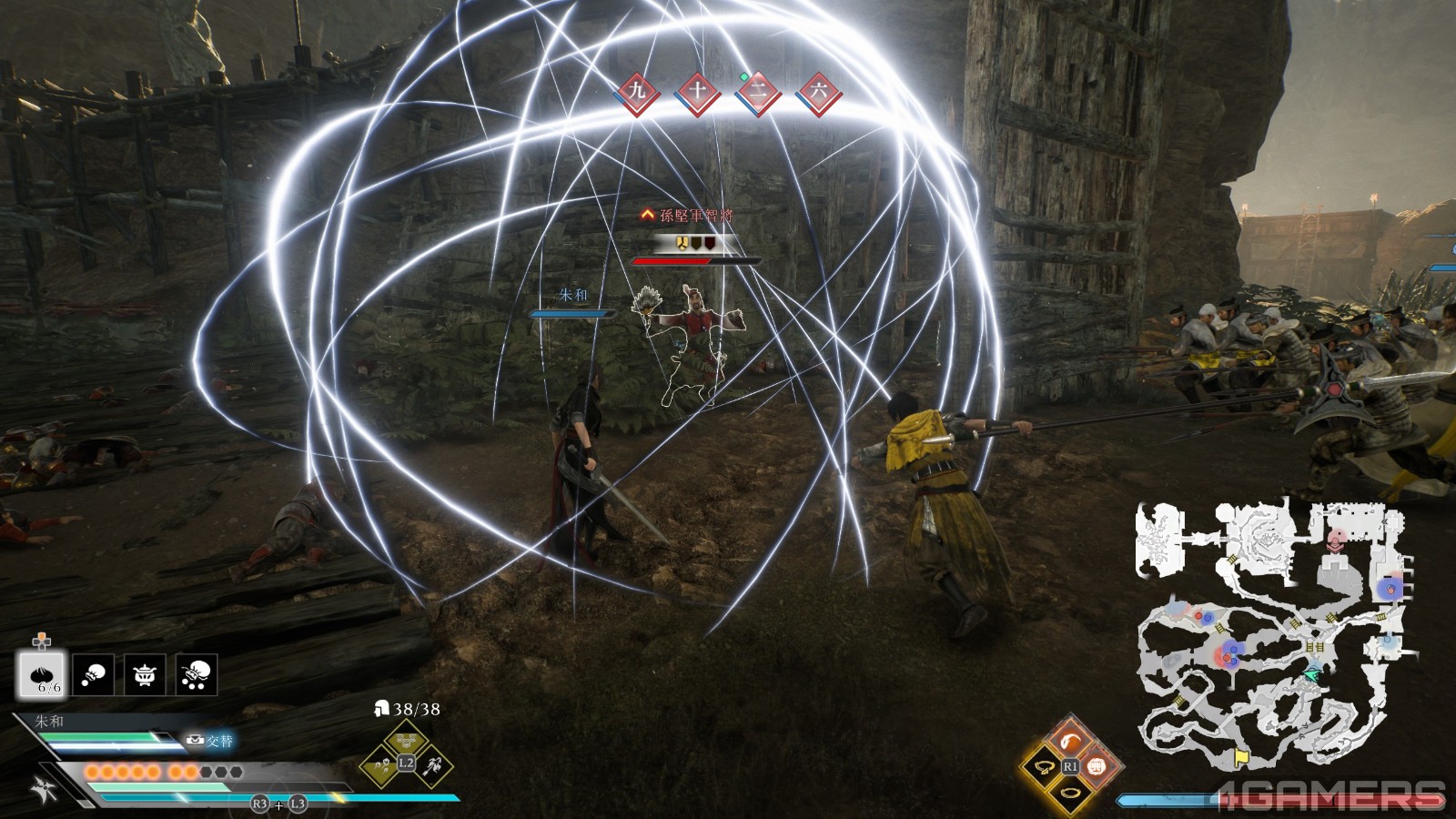Use the orange fist battle art
Screen dimensions: 1456x819
[1097, 766]
